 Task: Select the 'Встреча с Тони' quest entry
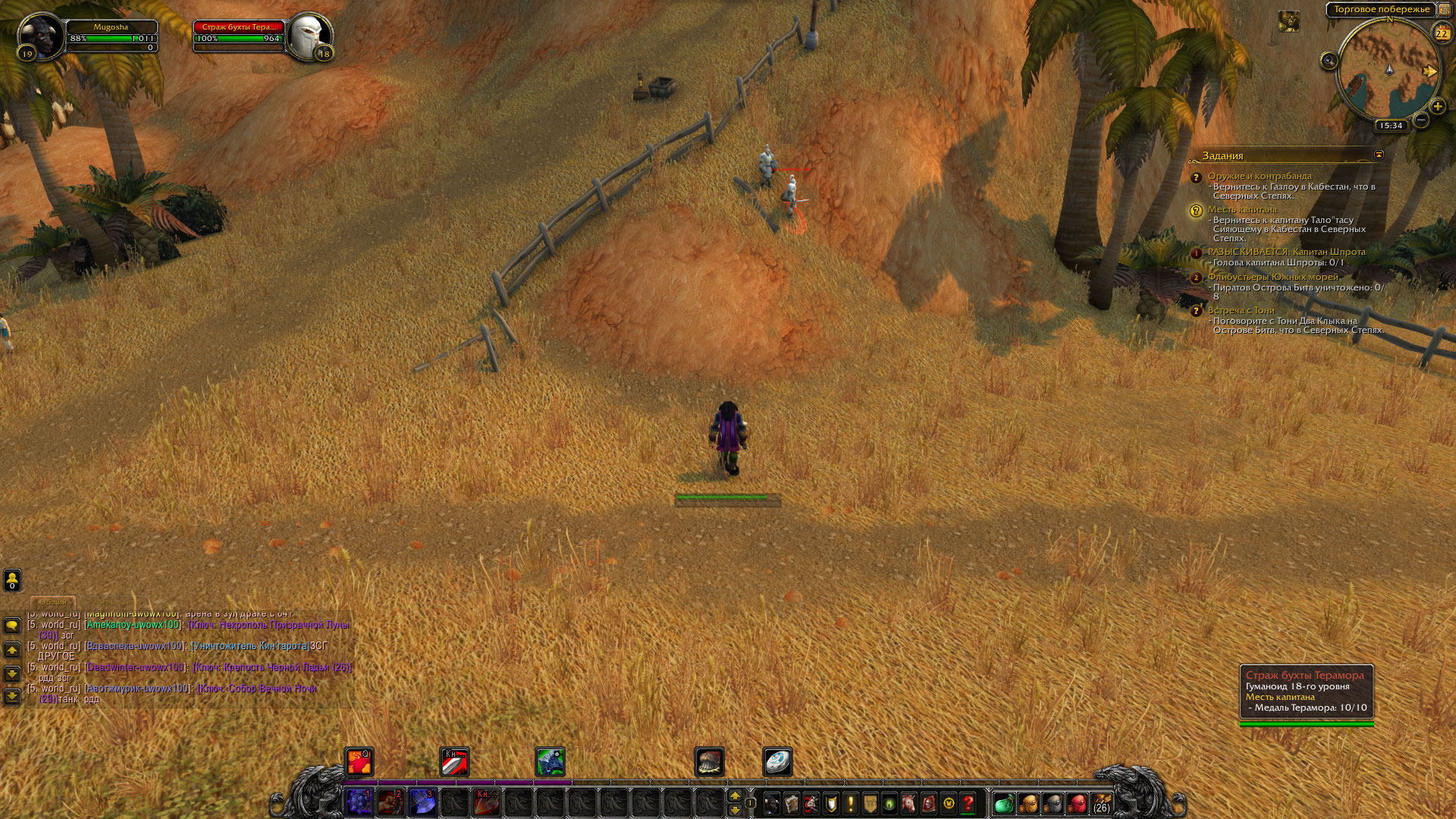pos(1241,310)
